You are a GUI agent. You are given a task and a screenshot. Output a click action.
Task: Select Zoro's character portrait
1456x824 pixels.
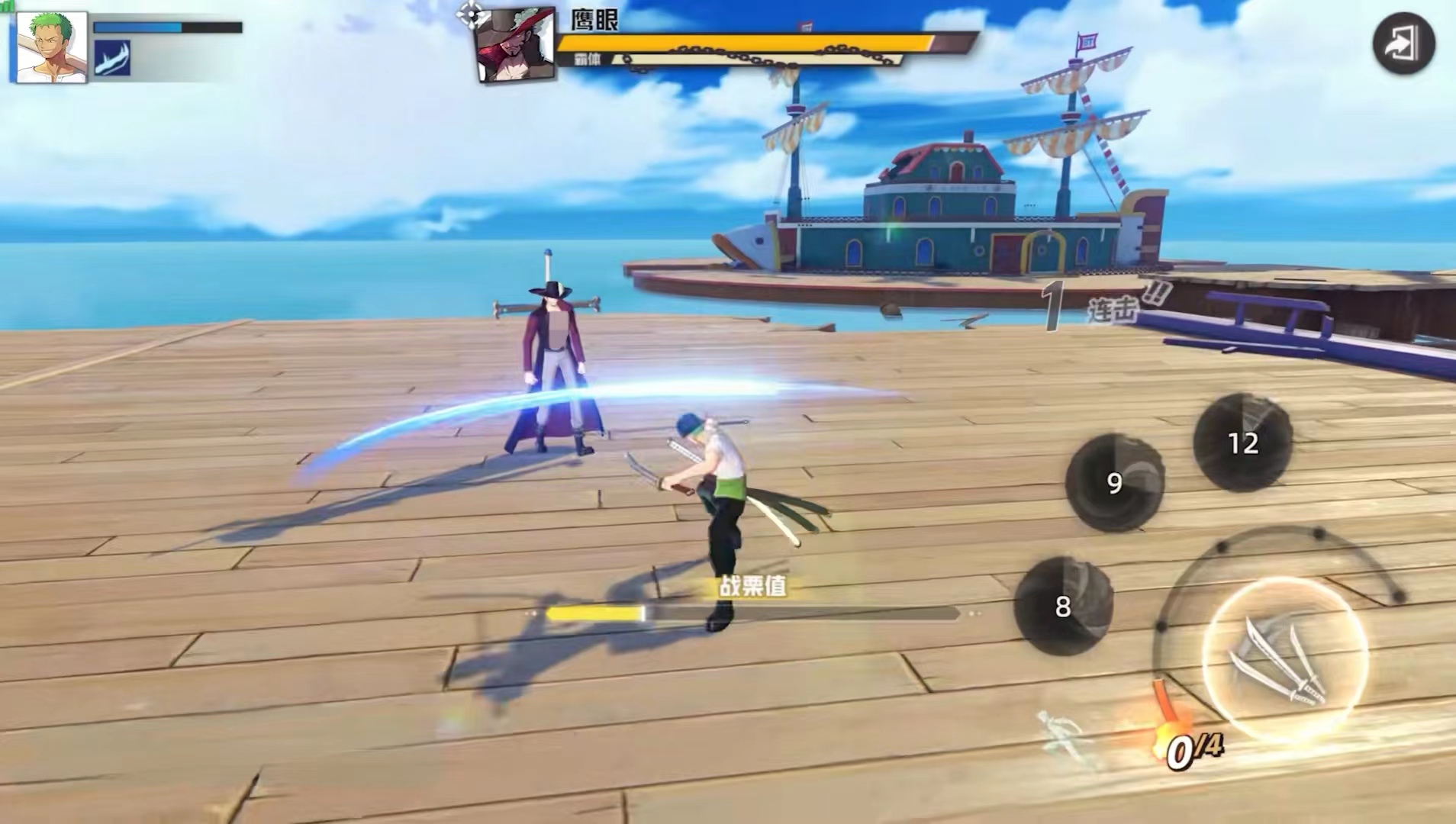pyautogui.click(x=50, y=47)
